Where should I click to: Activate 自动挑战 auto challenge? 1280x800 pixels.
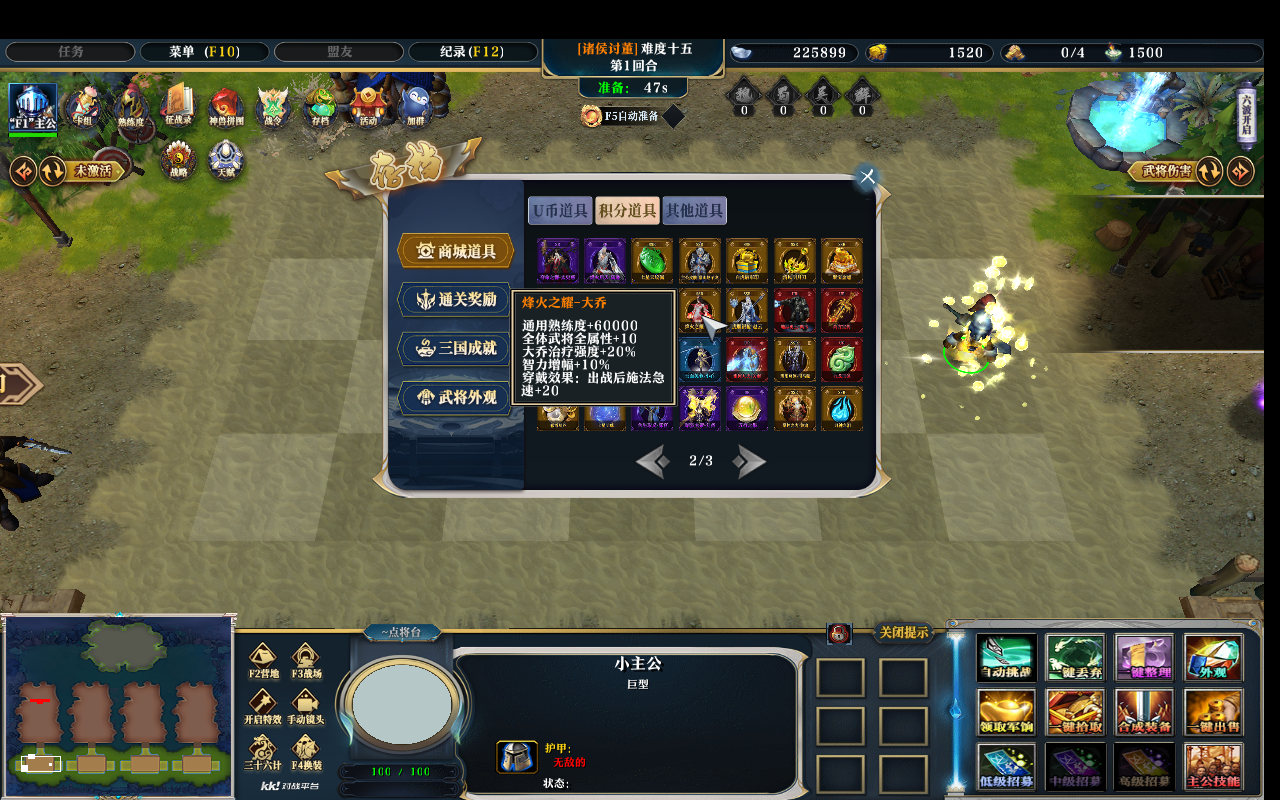1007,656
